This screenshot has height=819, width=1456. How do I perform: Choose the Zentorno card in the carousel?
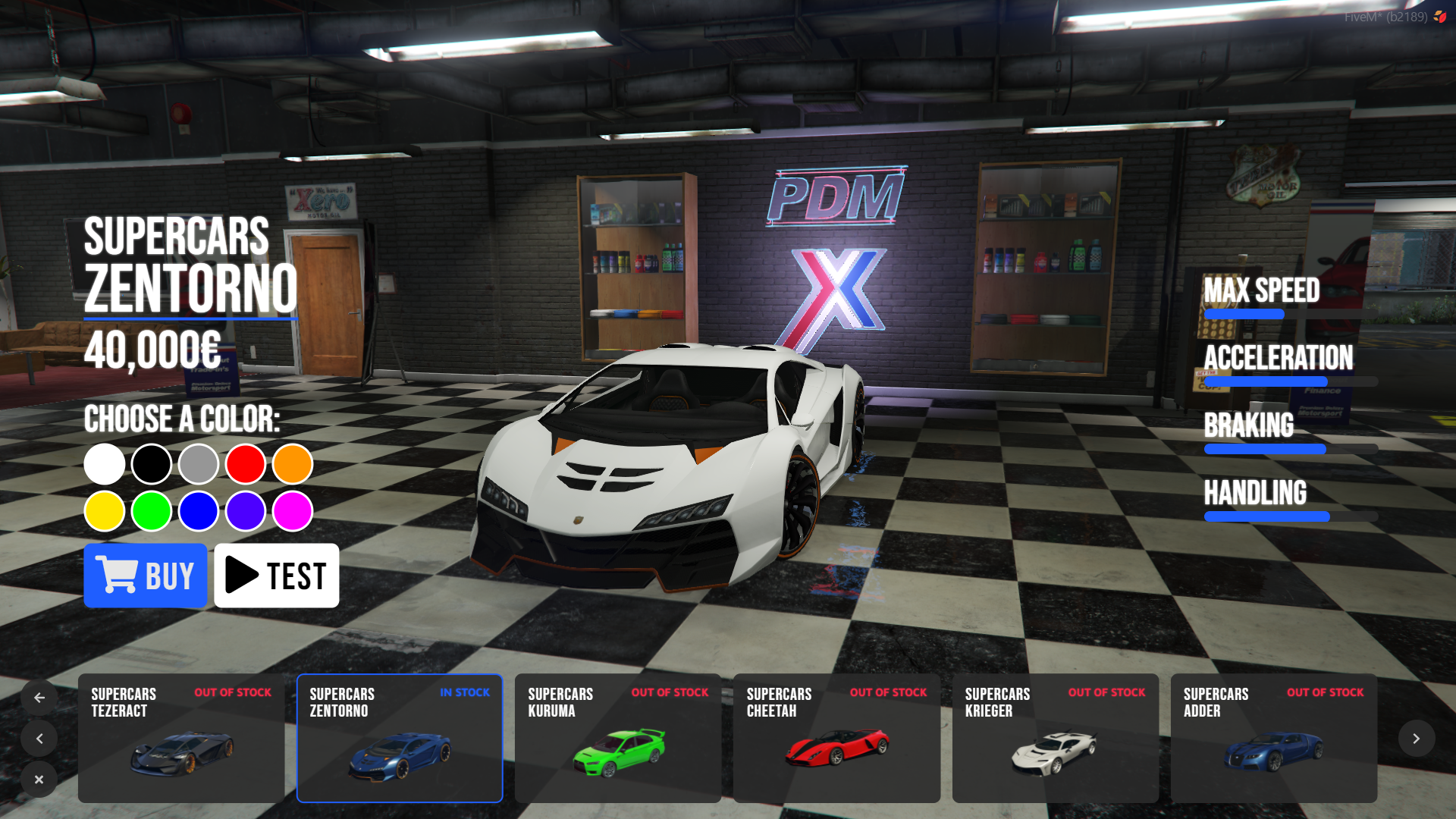[x=400, y=738]
